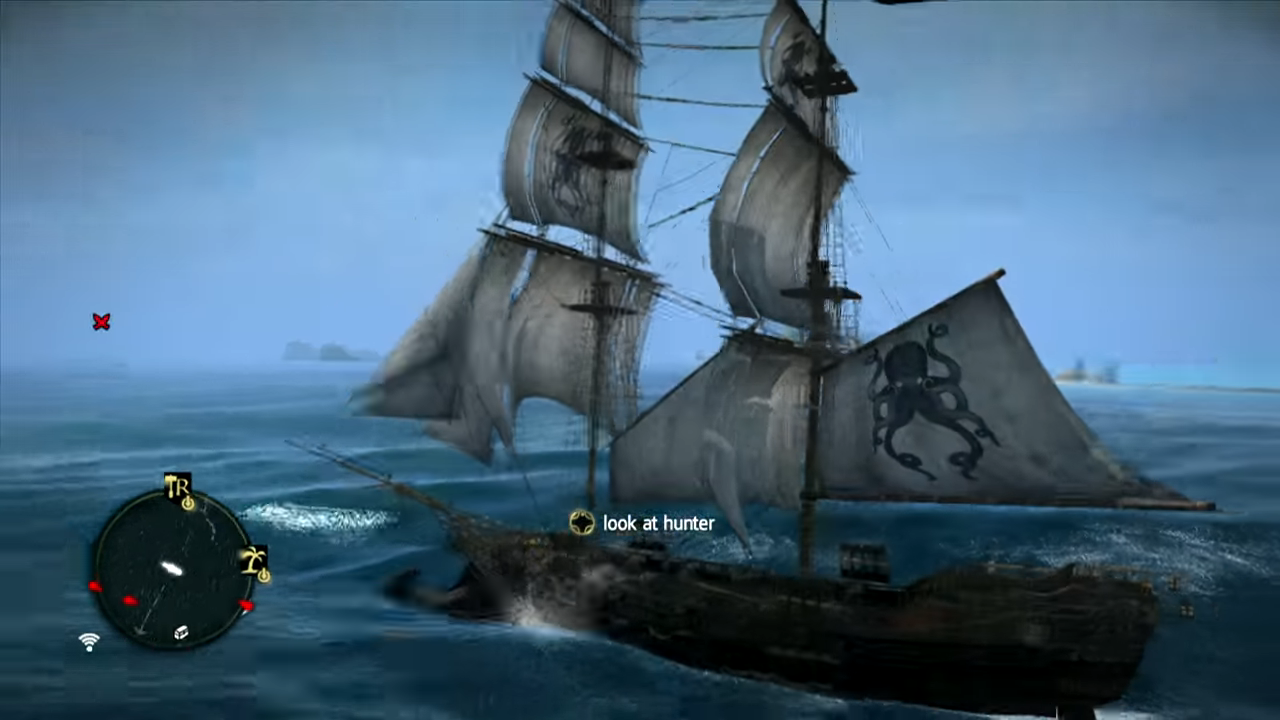Click the white wave crest beside the minimap
The image size is (1280, 720).
[305, 515]
